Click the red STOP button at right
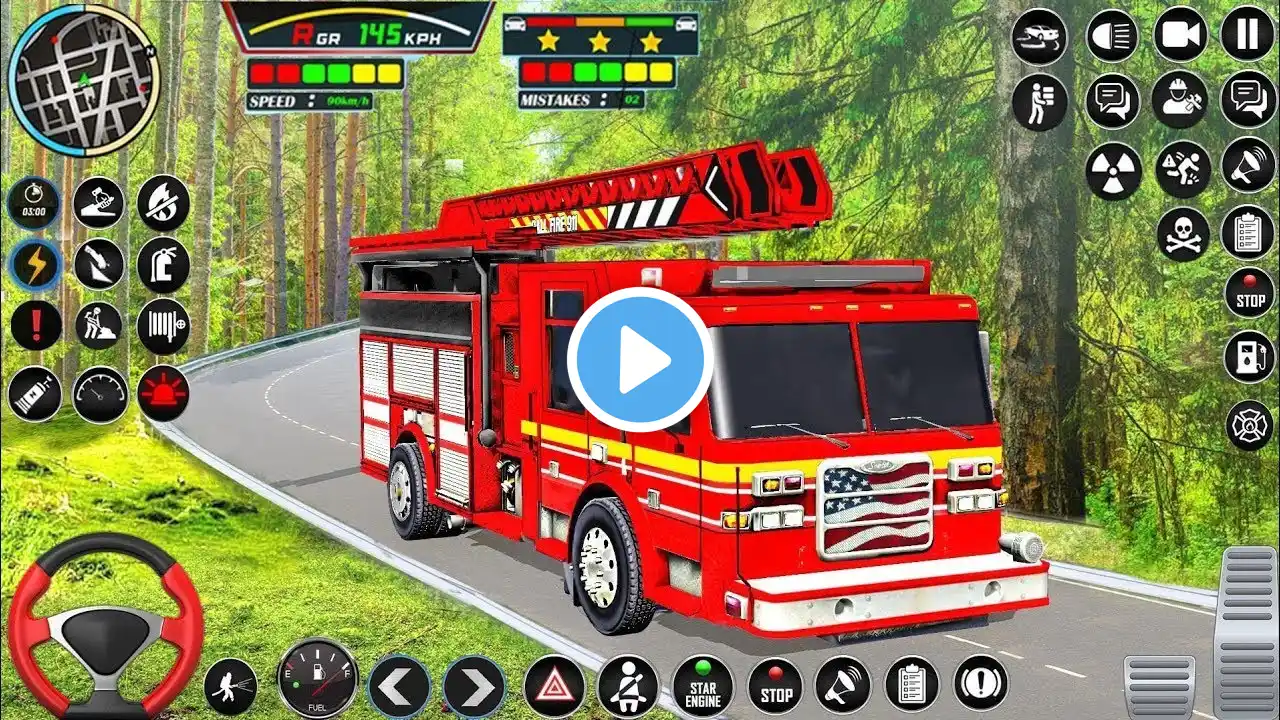Image resolution: width=1280 pixels, height=720 pixels. 1250,292
